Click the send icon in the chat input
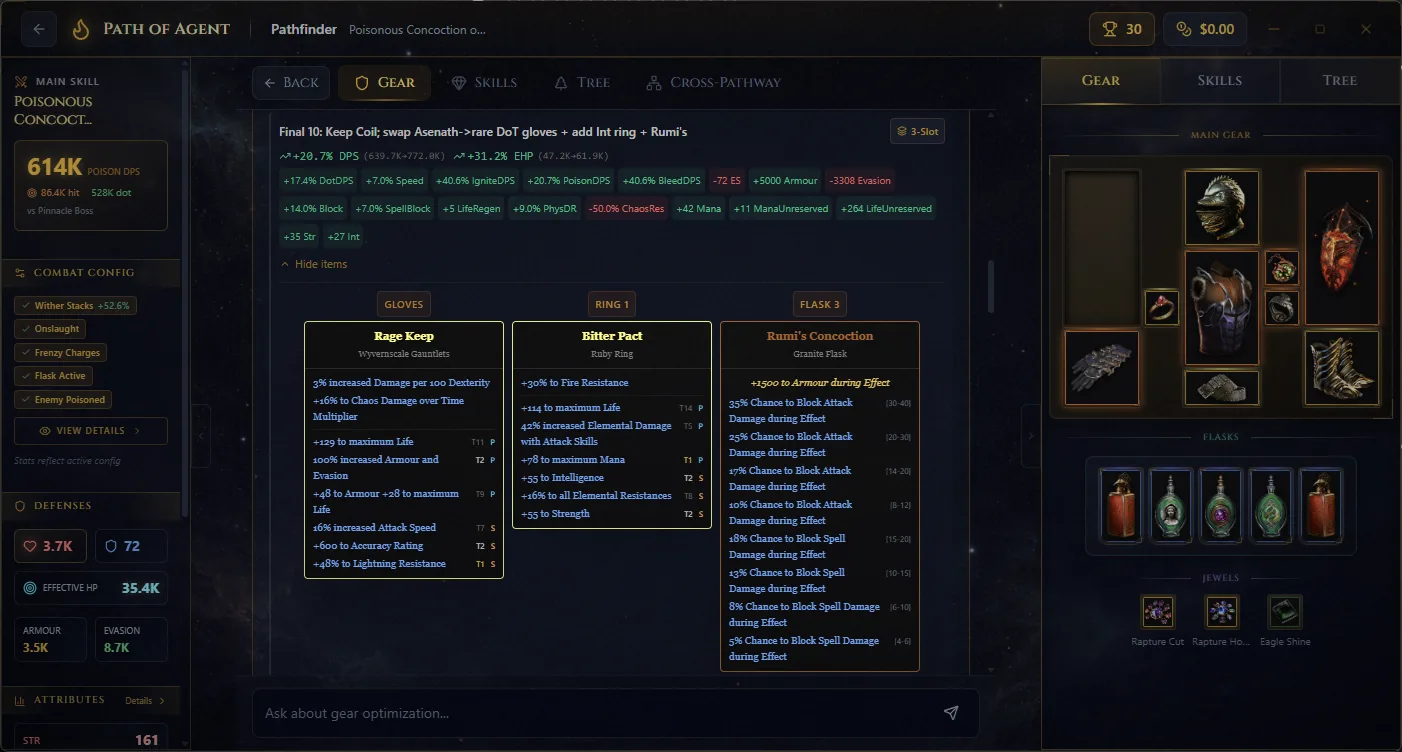The image size is (1402, 752). (x=951, y=712)
